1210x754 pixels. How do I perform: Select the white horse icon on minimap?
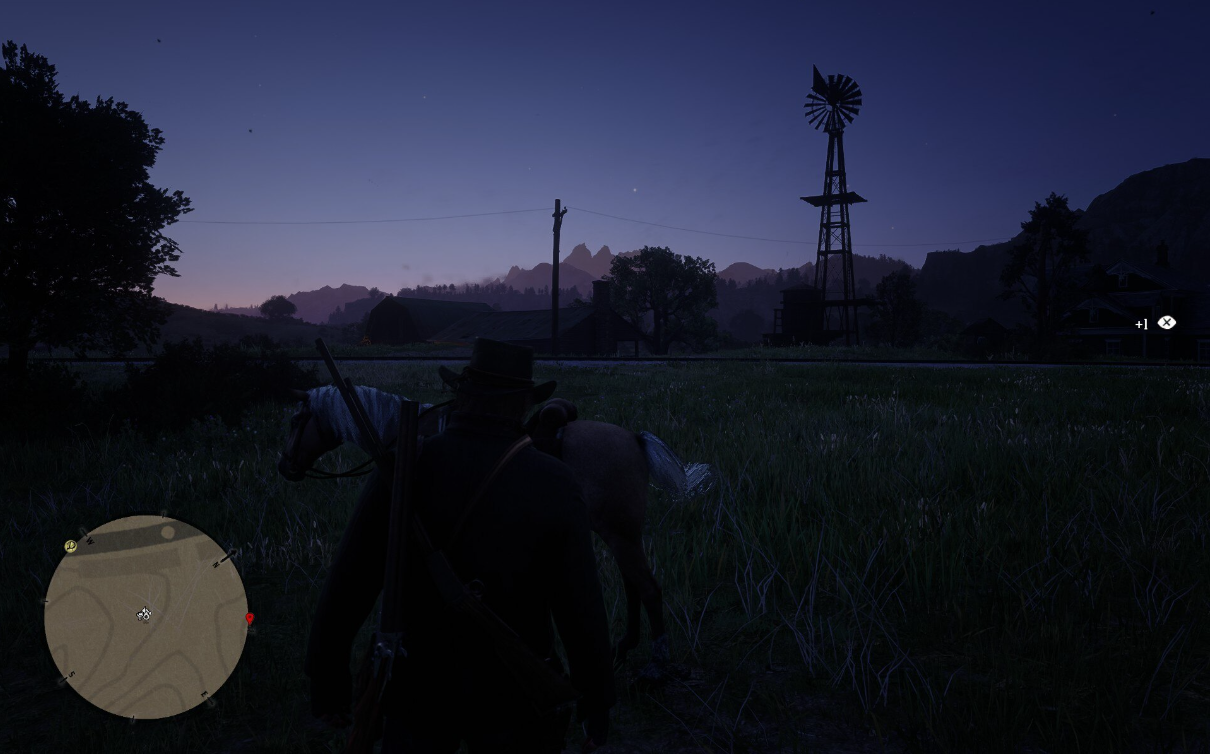click(x=144, y=614)
